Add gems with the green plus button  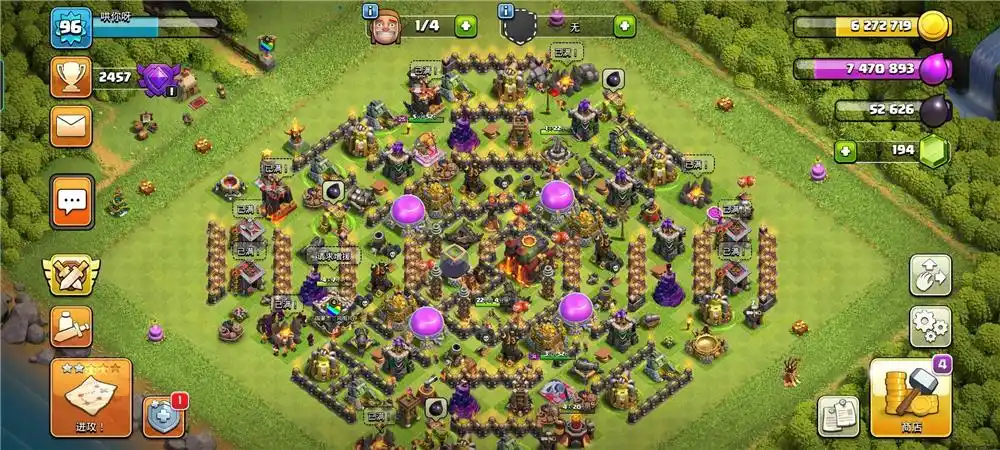click(x=846, y=152)
